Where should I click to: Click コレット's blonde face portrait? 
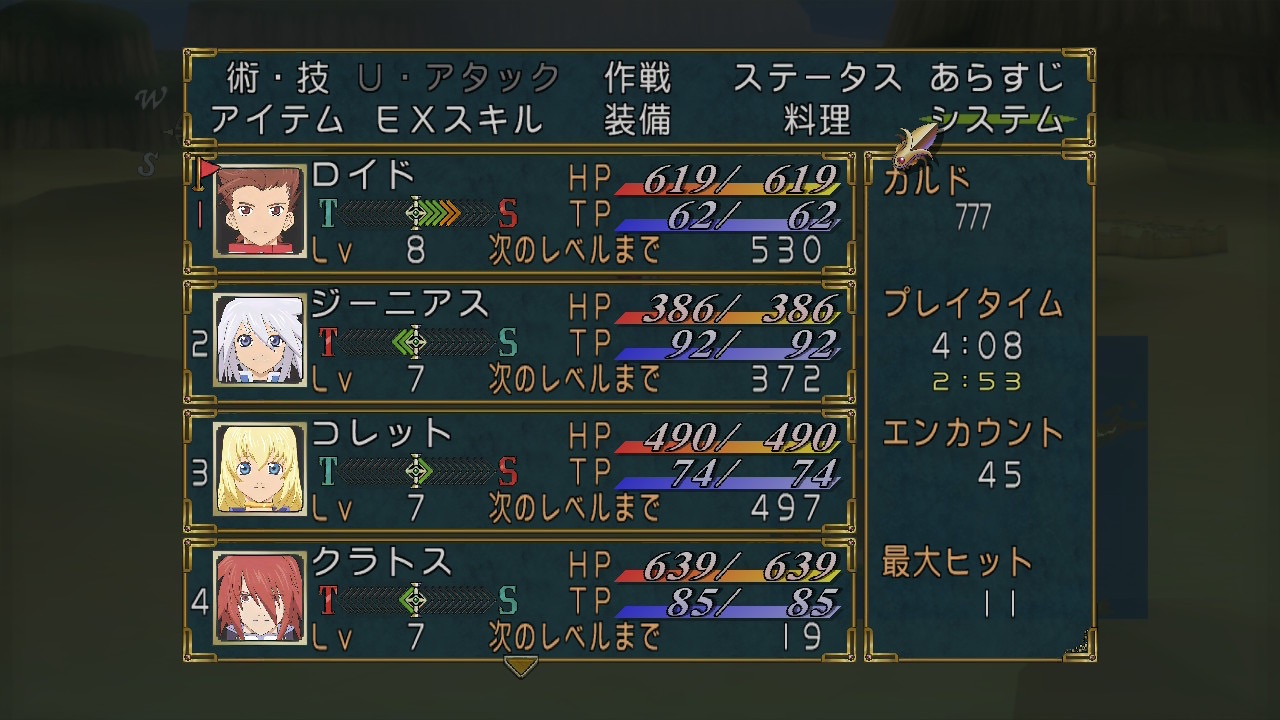coord(259,469)
